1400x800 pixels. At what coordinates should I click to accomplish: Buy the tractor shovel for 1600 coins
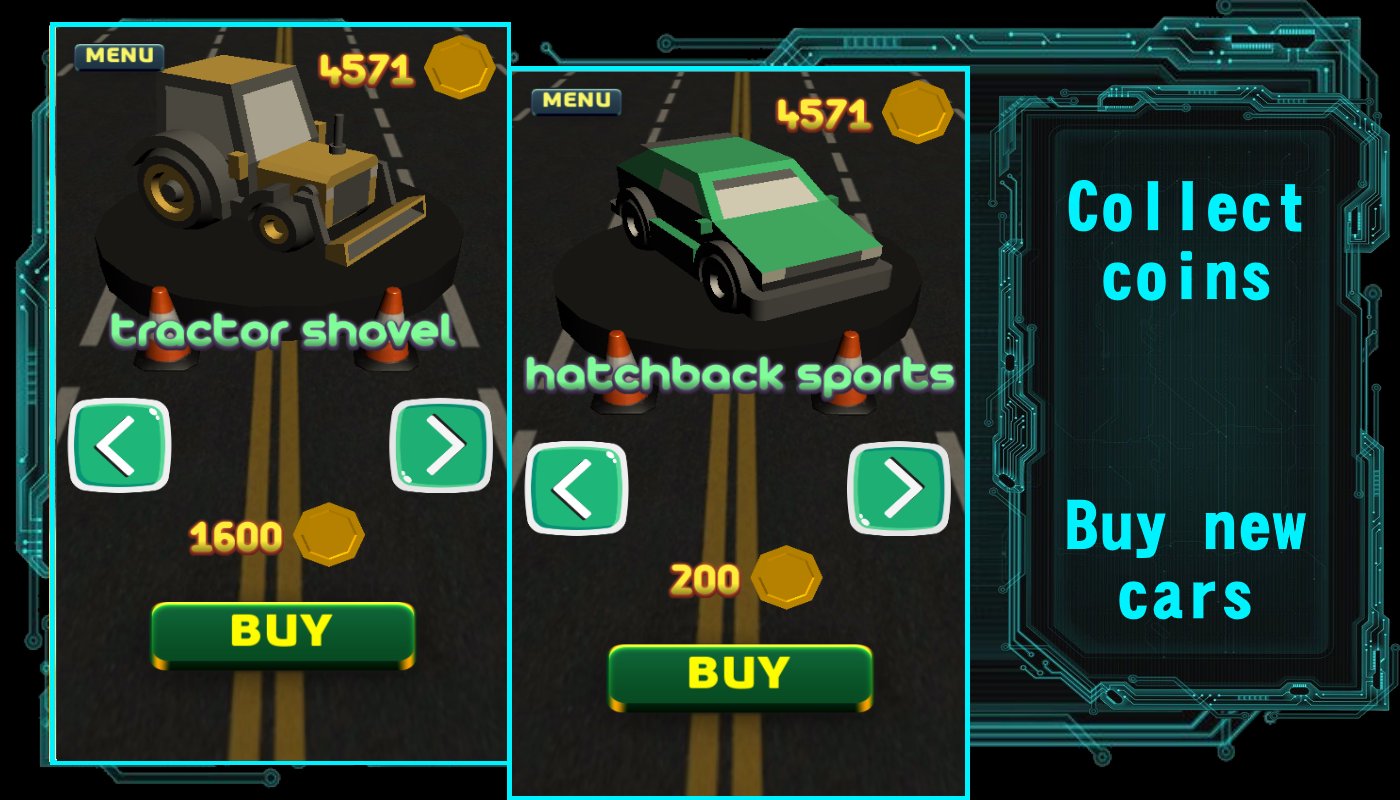tap(282, 630)
